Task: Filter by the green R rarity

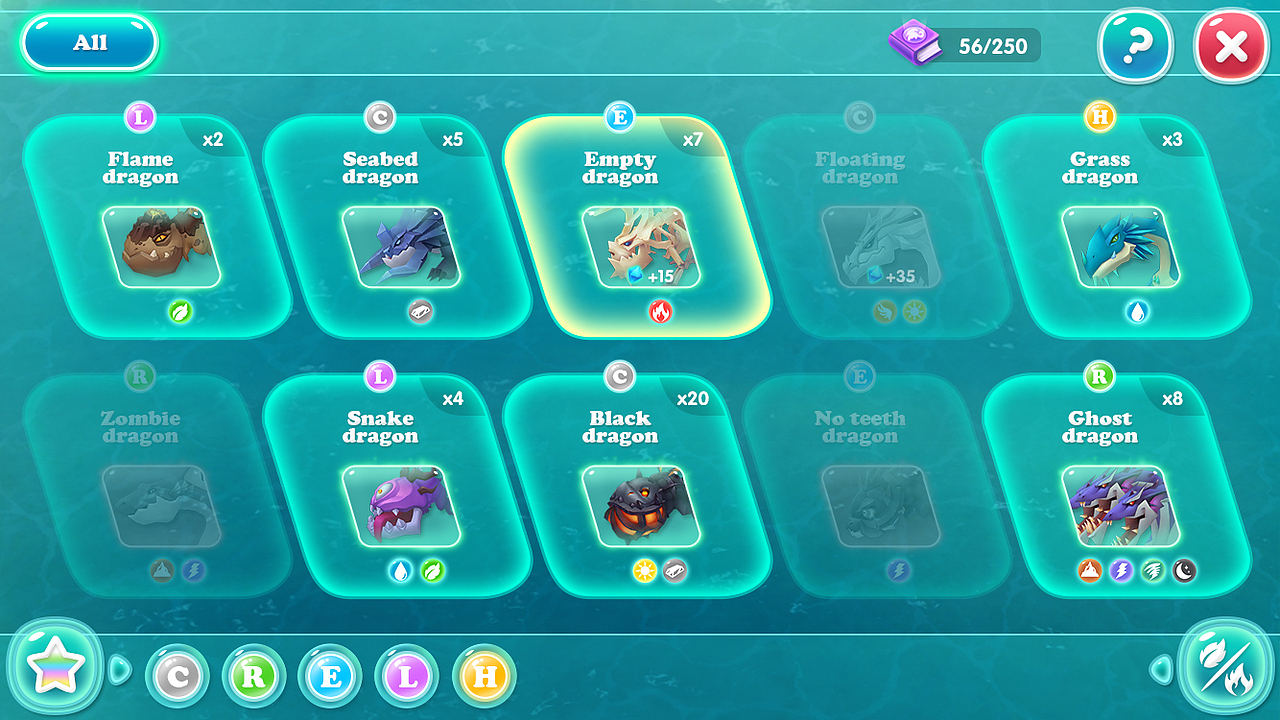Action: [254, 676]
